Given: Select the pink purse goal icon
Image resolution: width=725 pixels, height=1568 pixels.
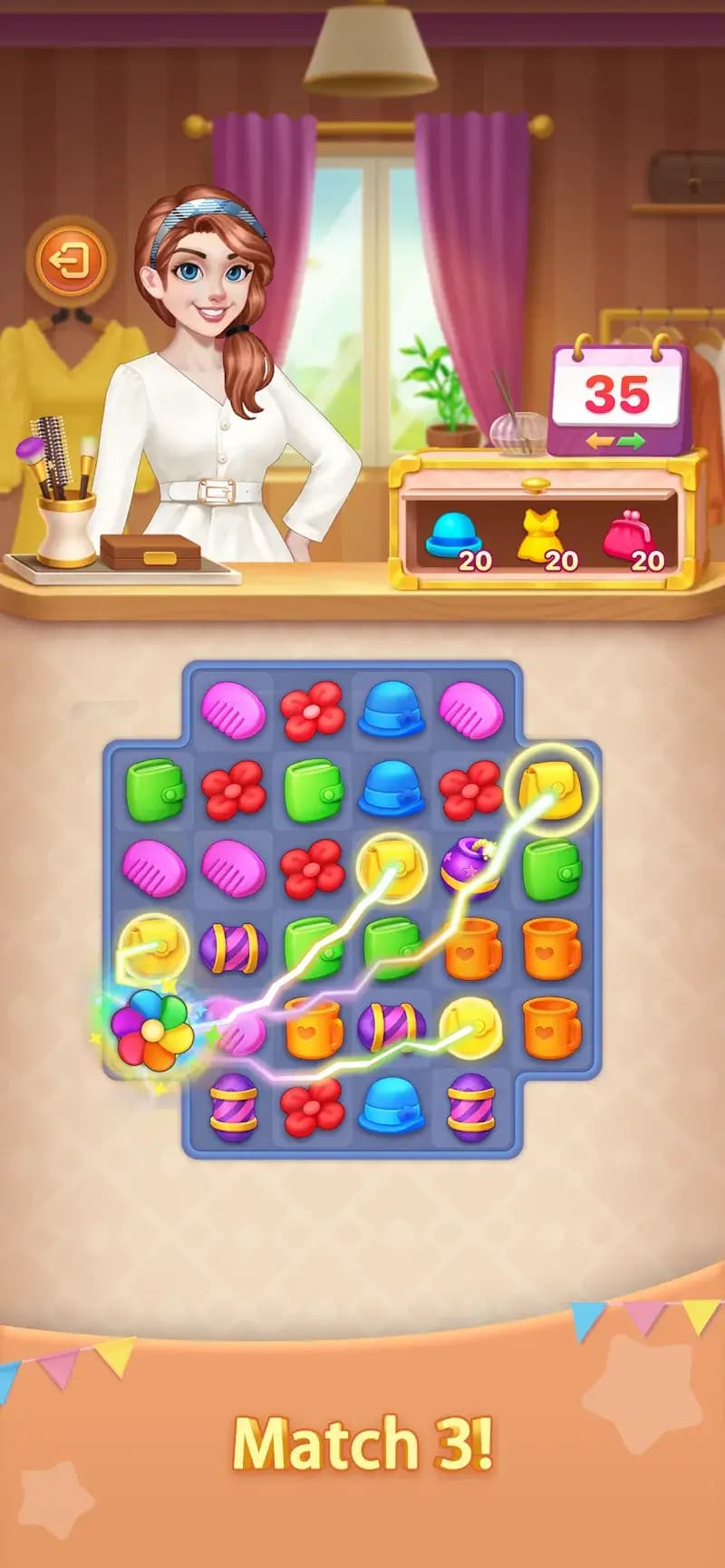Looking at the screenshot, I should pyautogui.click(x=628, y=534).
